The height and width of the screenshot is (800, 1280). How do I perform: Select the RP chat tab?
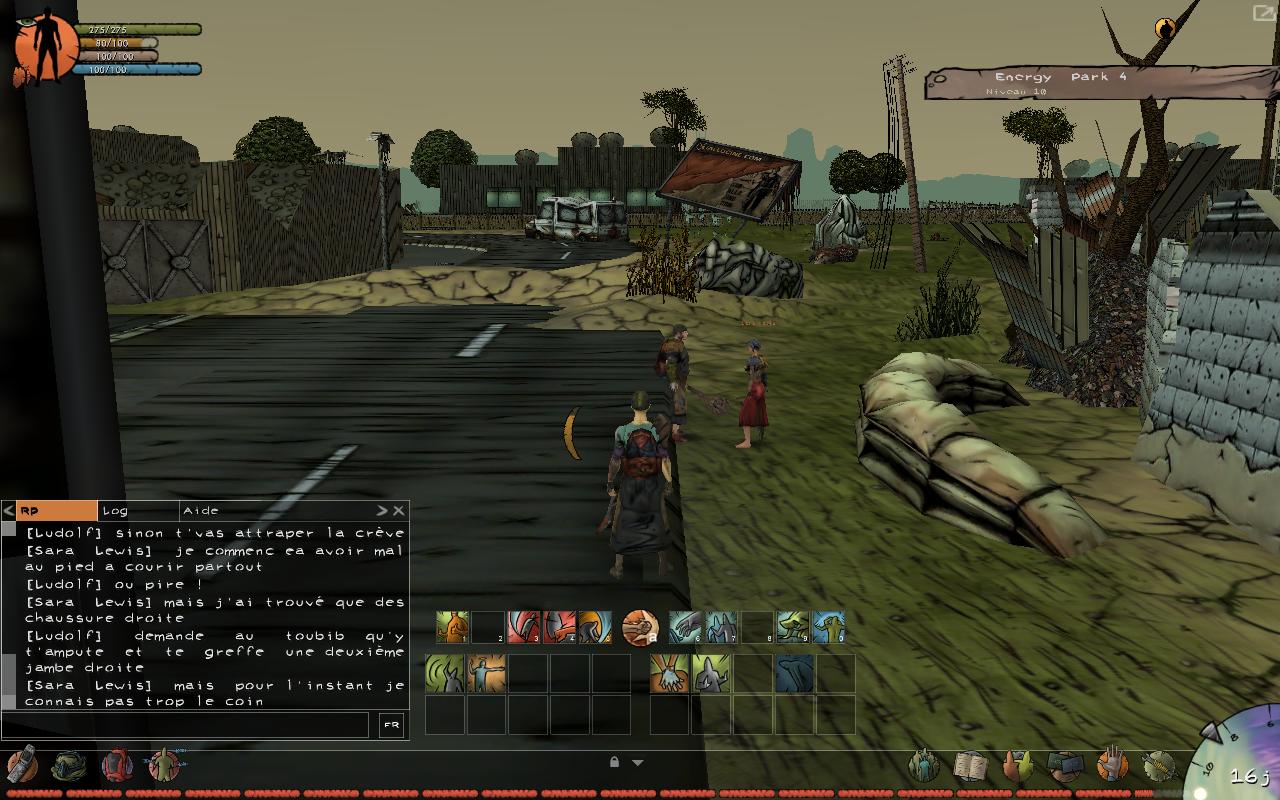[56, 511]
